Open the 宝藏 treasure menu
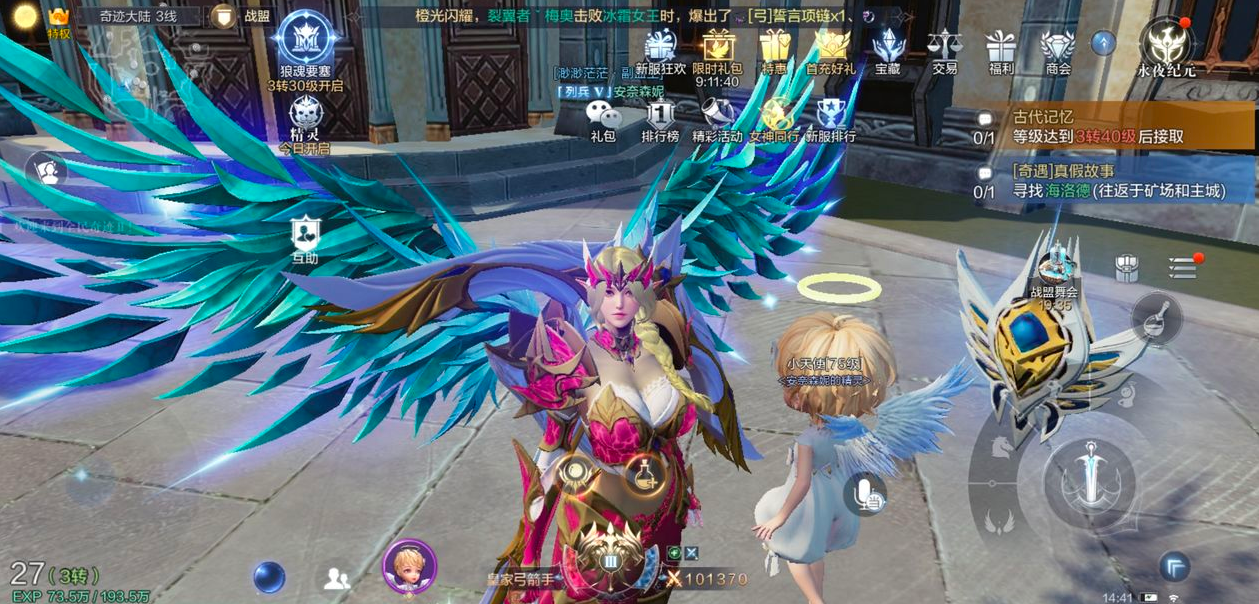Screen dimensions: 1259x604 (x=888, y=50)
